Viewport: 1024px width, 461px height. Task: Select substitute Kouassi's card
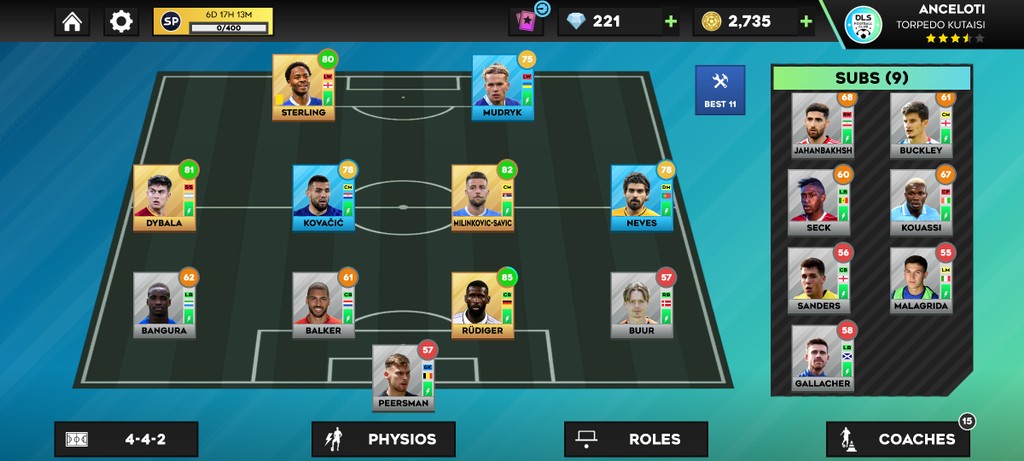click(921, 202)
